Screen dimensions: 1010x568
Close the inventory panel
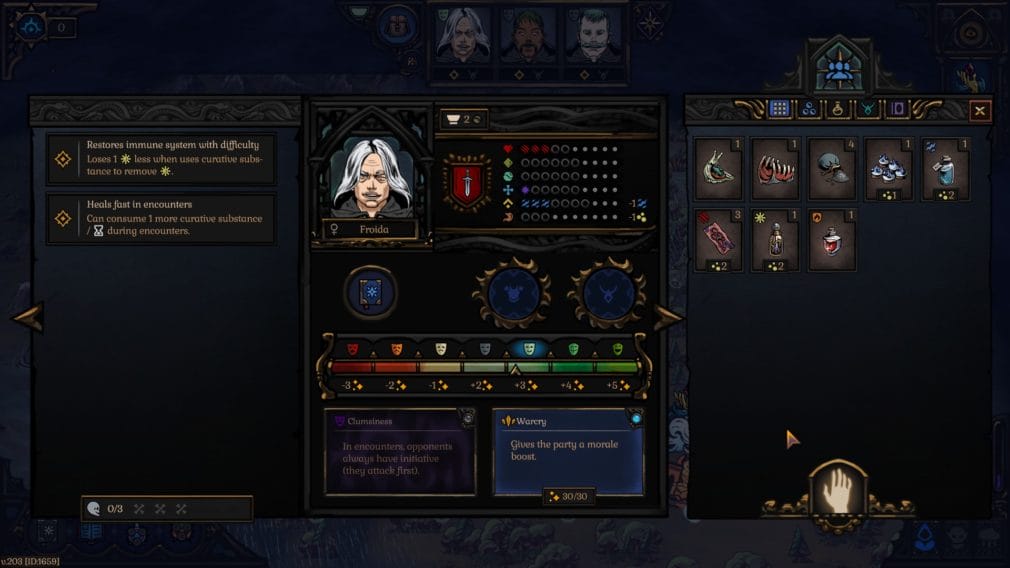980,111
